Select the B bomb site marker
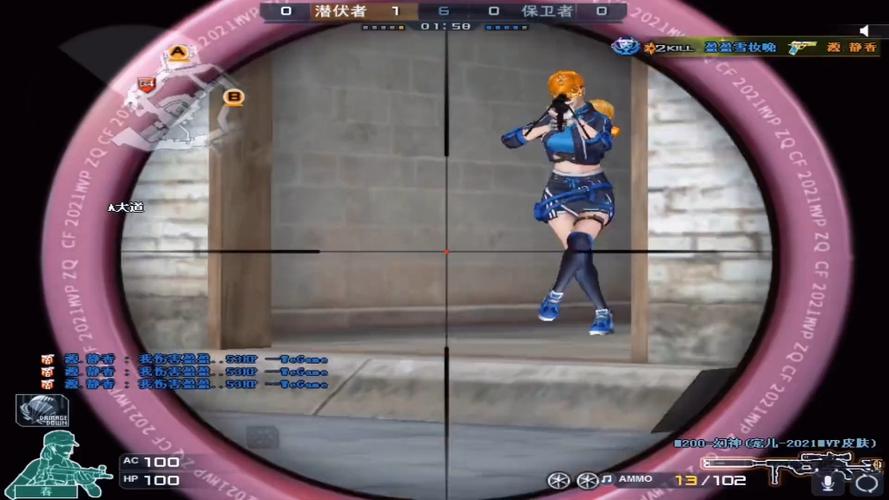Screen dimensions: 889x500 click(x=234, y=97)
